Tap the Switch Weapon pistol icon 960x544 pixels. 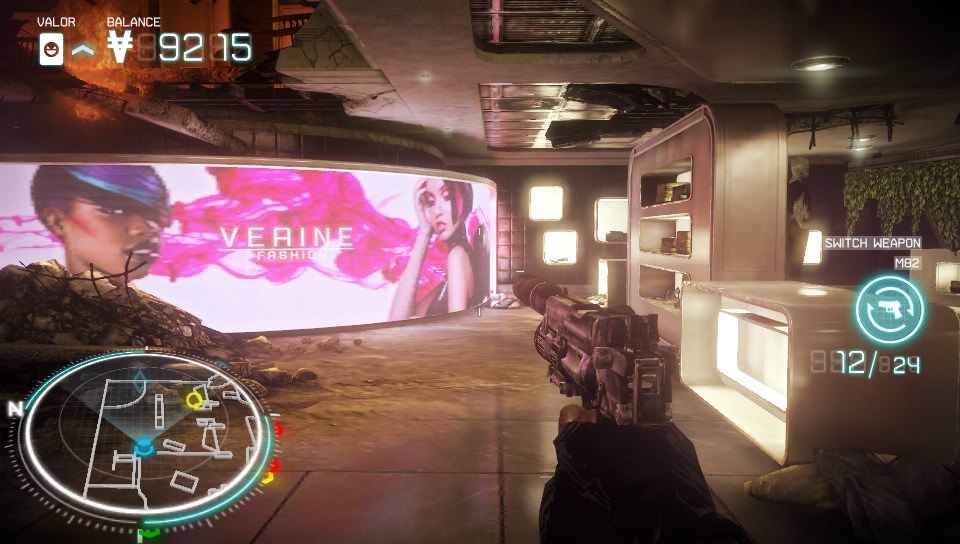889,310
